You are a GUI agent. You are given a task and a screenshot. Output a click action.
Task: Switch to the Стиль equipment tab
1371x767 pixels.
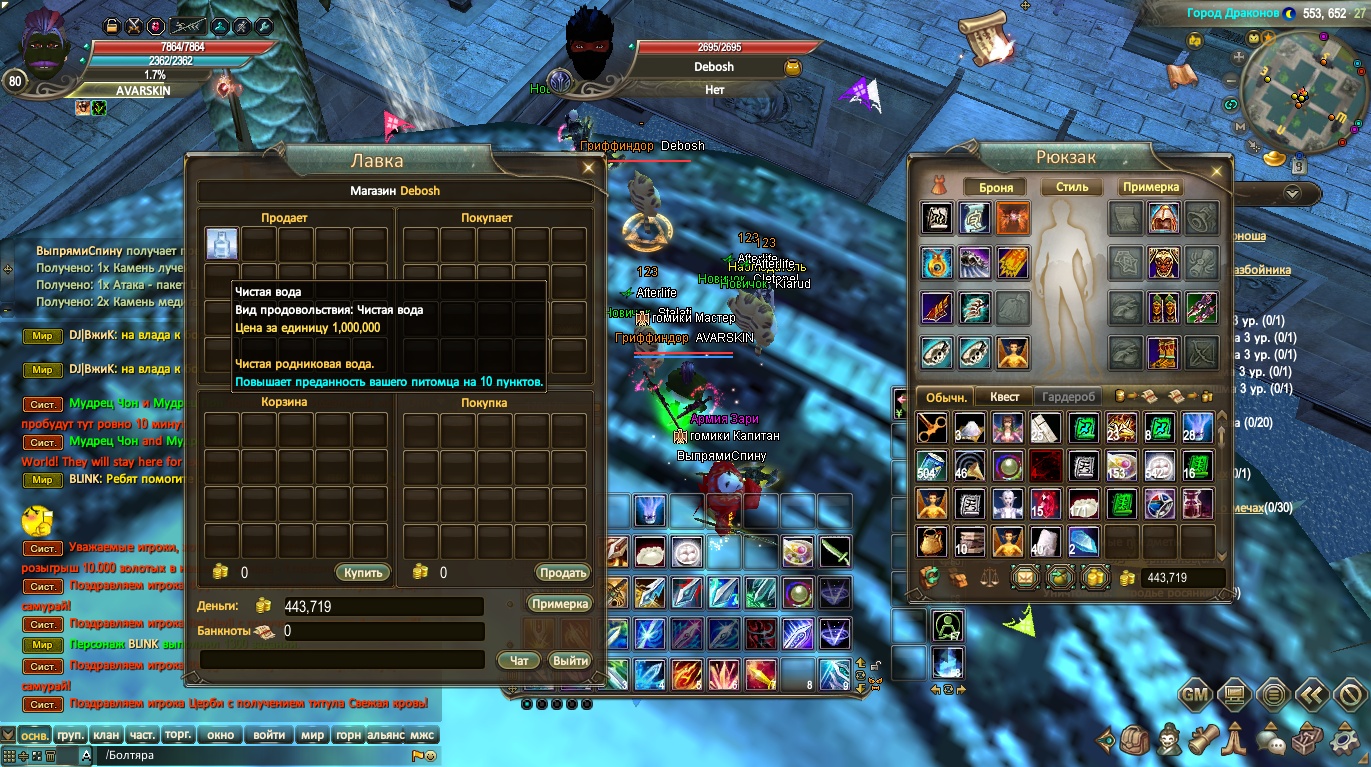(x=1071, y=187)
